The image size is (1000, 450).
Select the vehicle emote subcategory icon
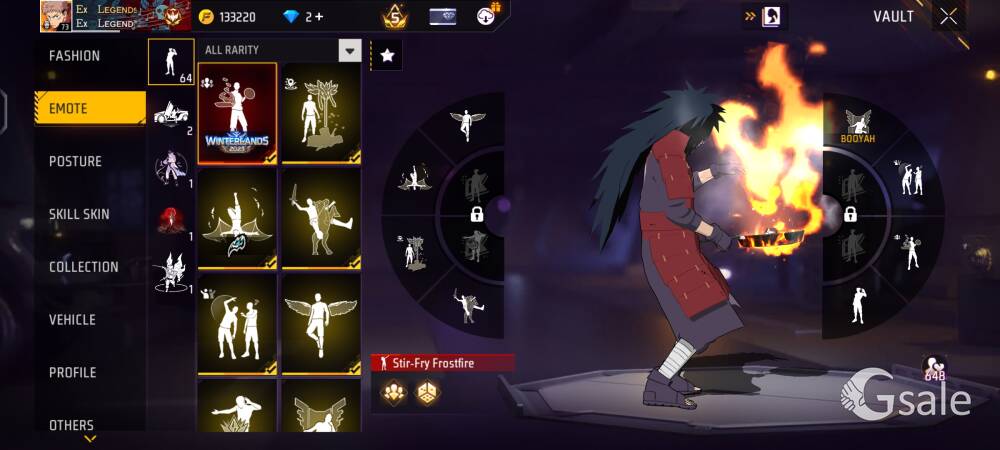point(171,115)
